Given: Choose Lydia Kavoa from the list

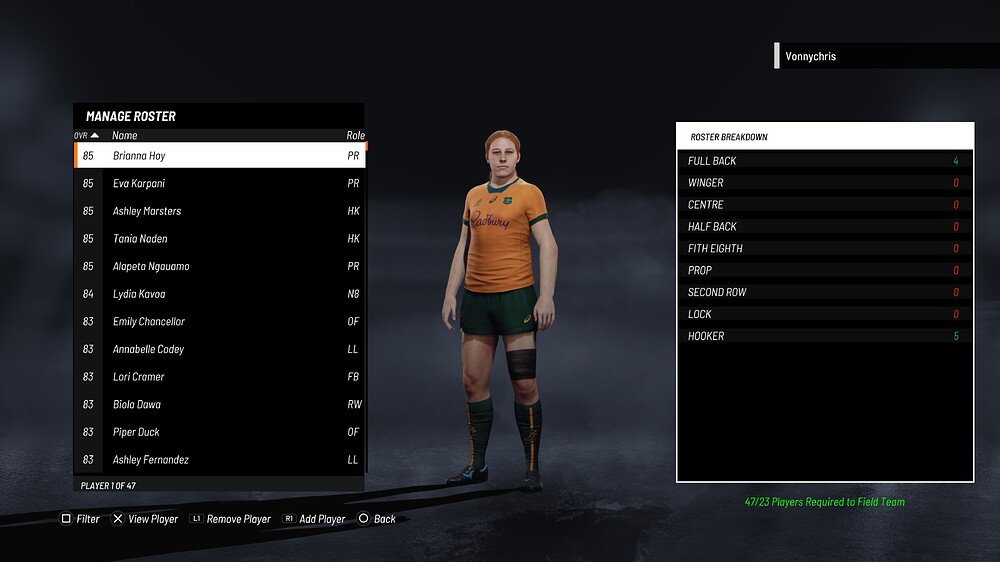Looking at the screenshot, I should [219, 294].
